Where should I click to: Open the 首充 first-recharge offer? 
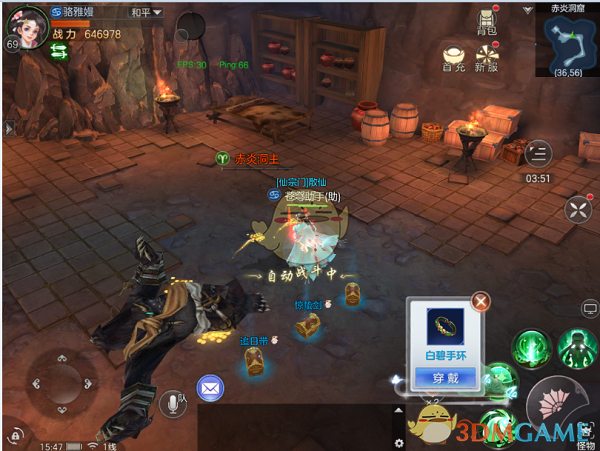tap(454, 56)
